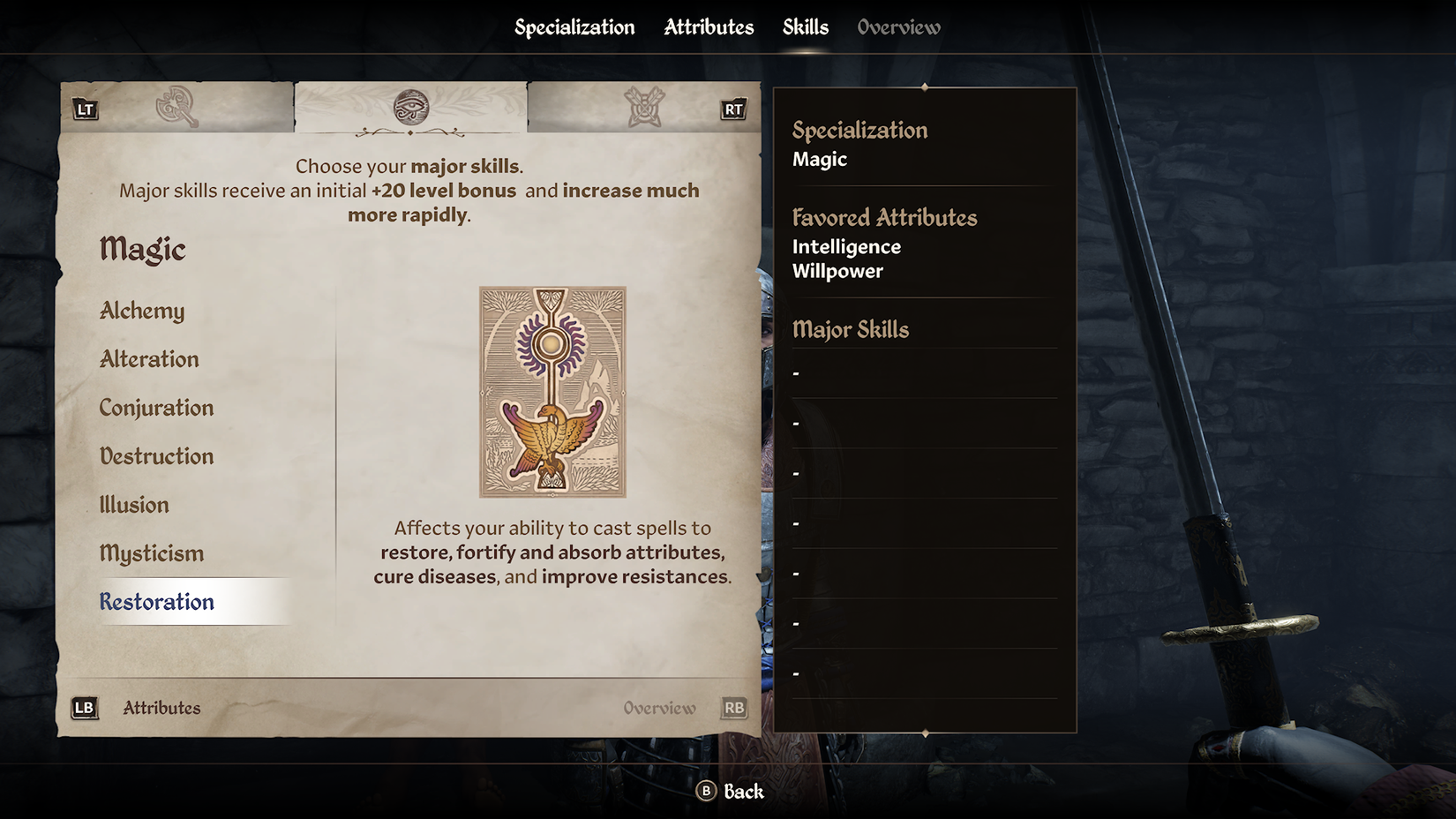Choose the Destruction skill
Image resolution: width=1456 pixels, height=819 pixels.
156,456
